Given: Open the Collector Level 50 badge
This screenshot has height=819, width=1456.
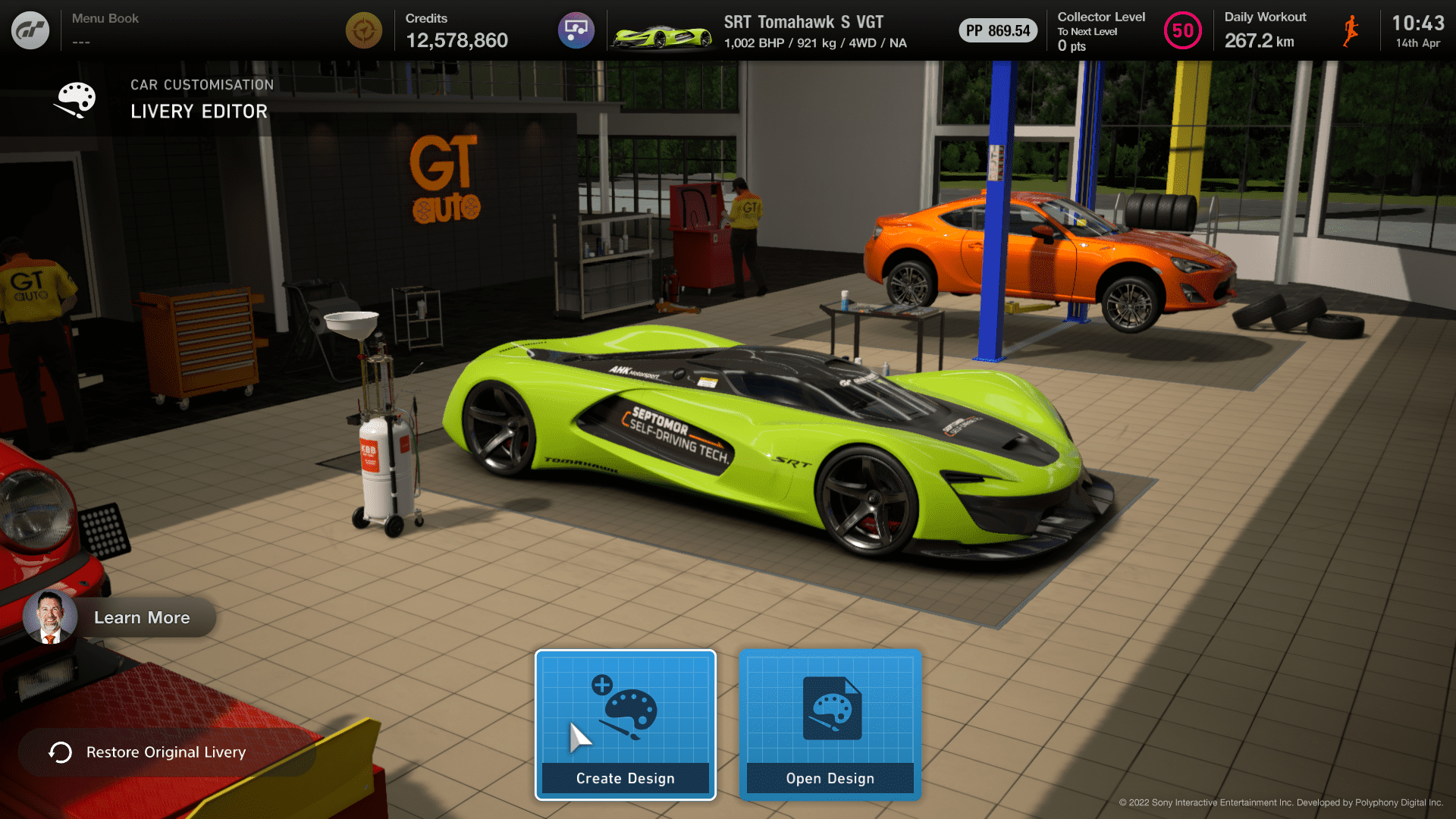Looking at the screenshot, I should pos(1181,31).
